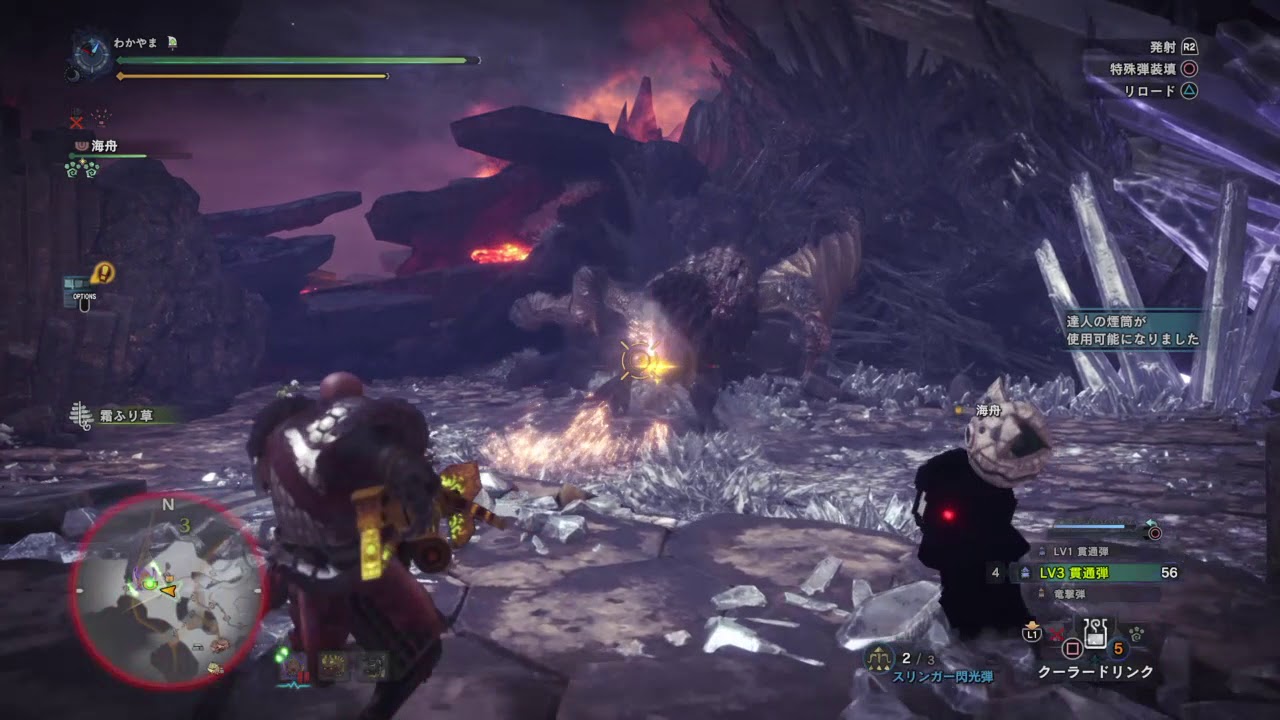Click the green paw icons under 海舟
The image size is (1280, 720).
pyautogui.click(x=80, y=170)
